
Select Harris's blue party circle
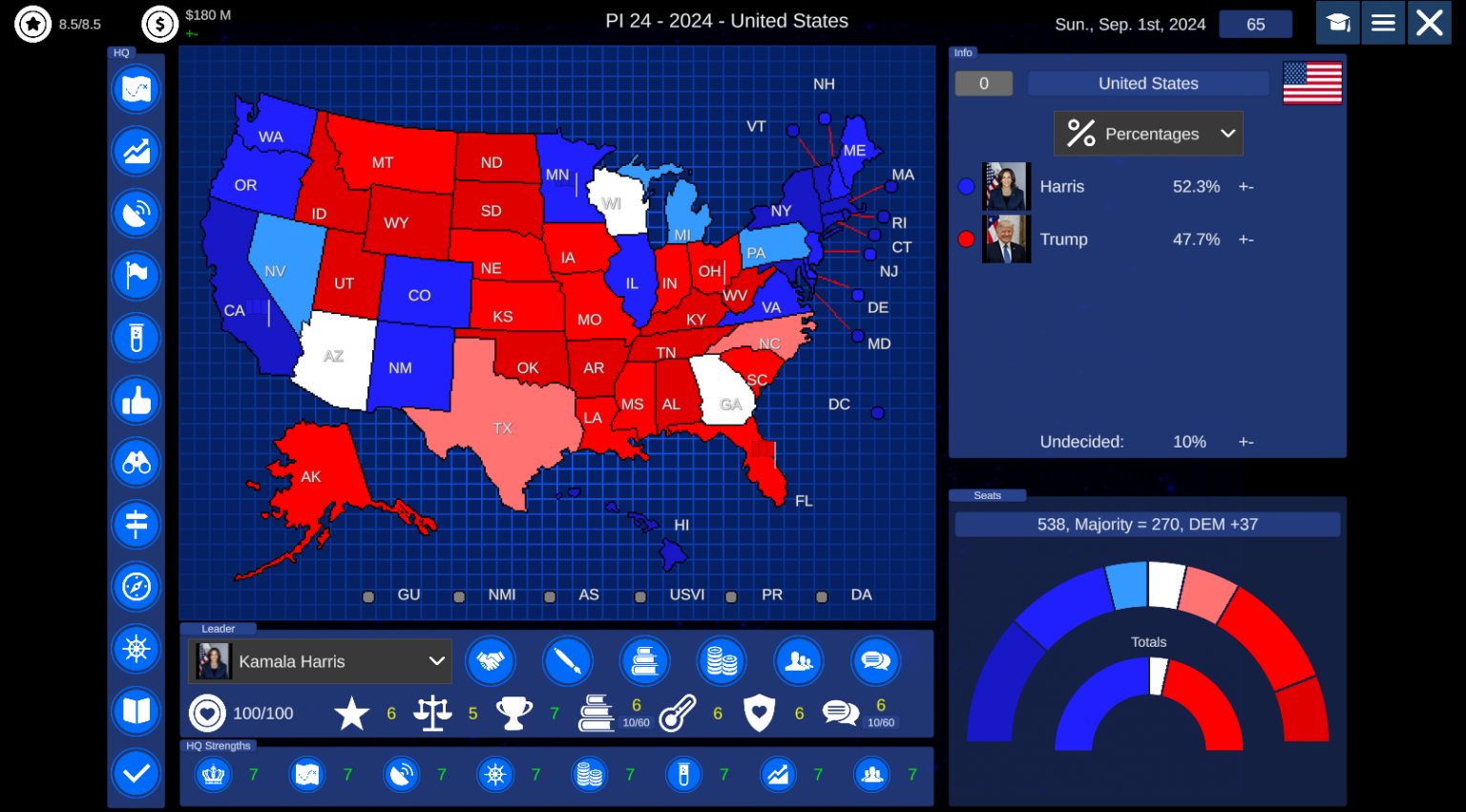point(965,186)
